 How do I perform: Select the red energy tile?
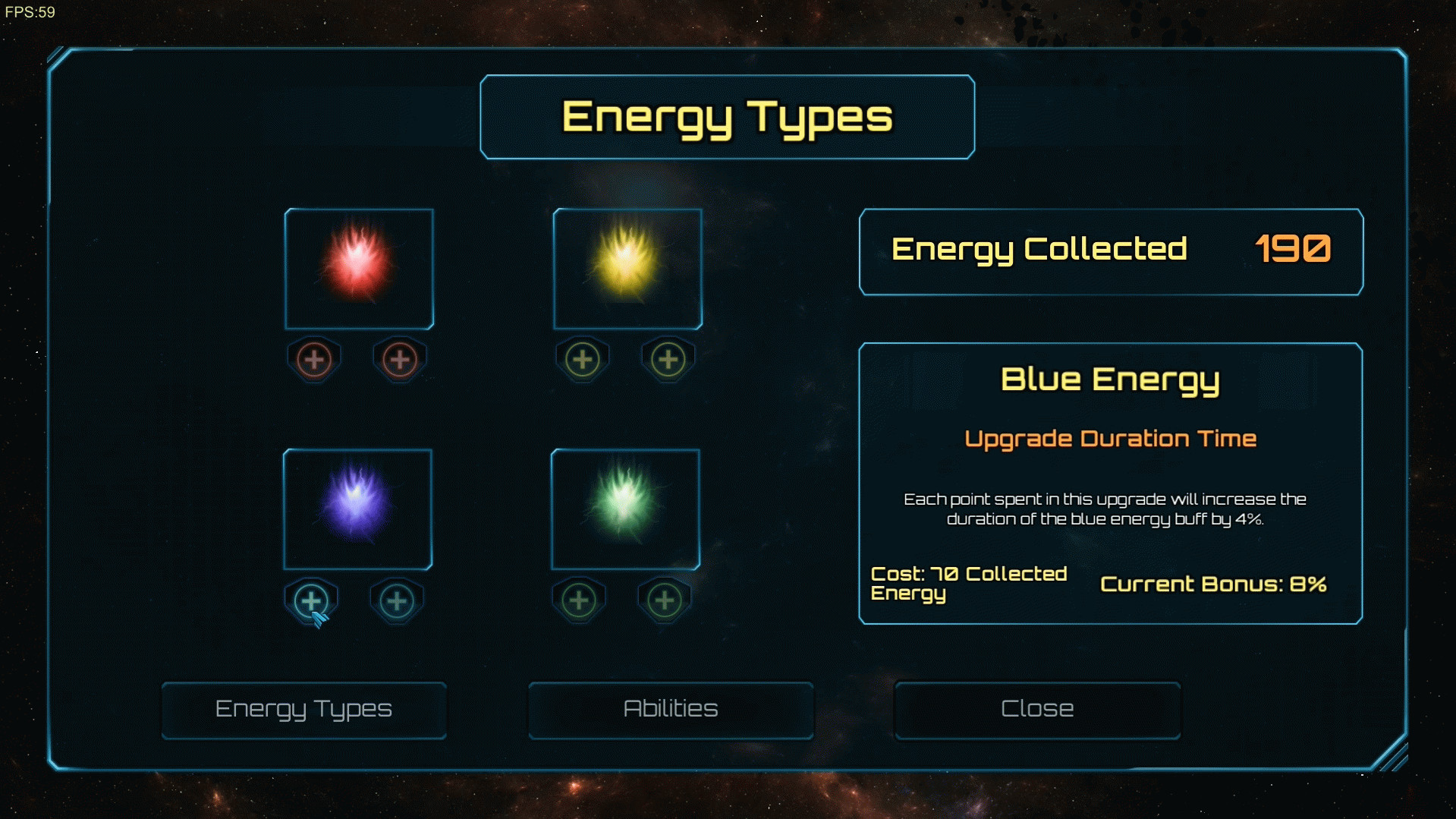point(359,269)
